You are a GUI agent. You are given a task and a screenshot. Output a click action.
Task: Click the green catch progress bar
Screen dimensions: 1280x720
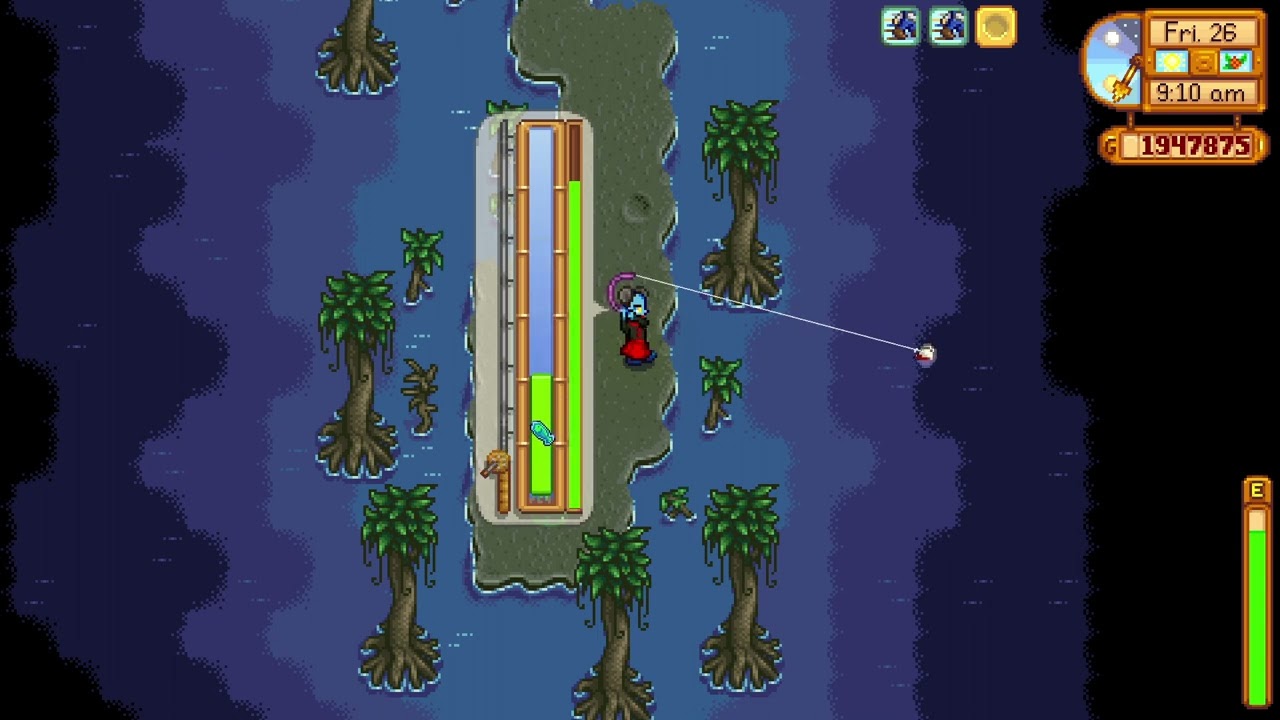pos(579,340)
